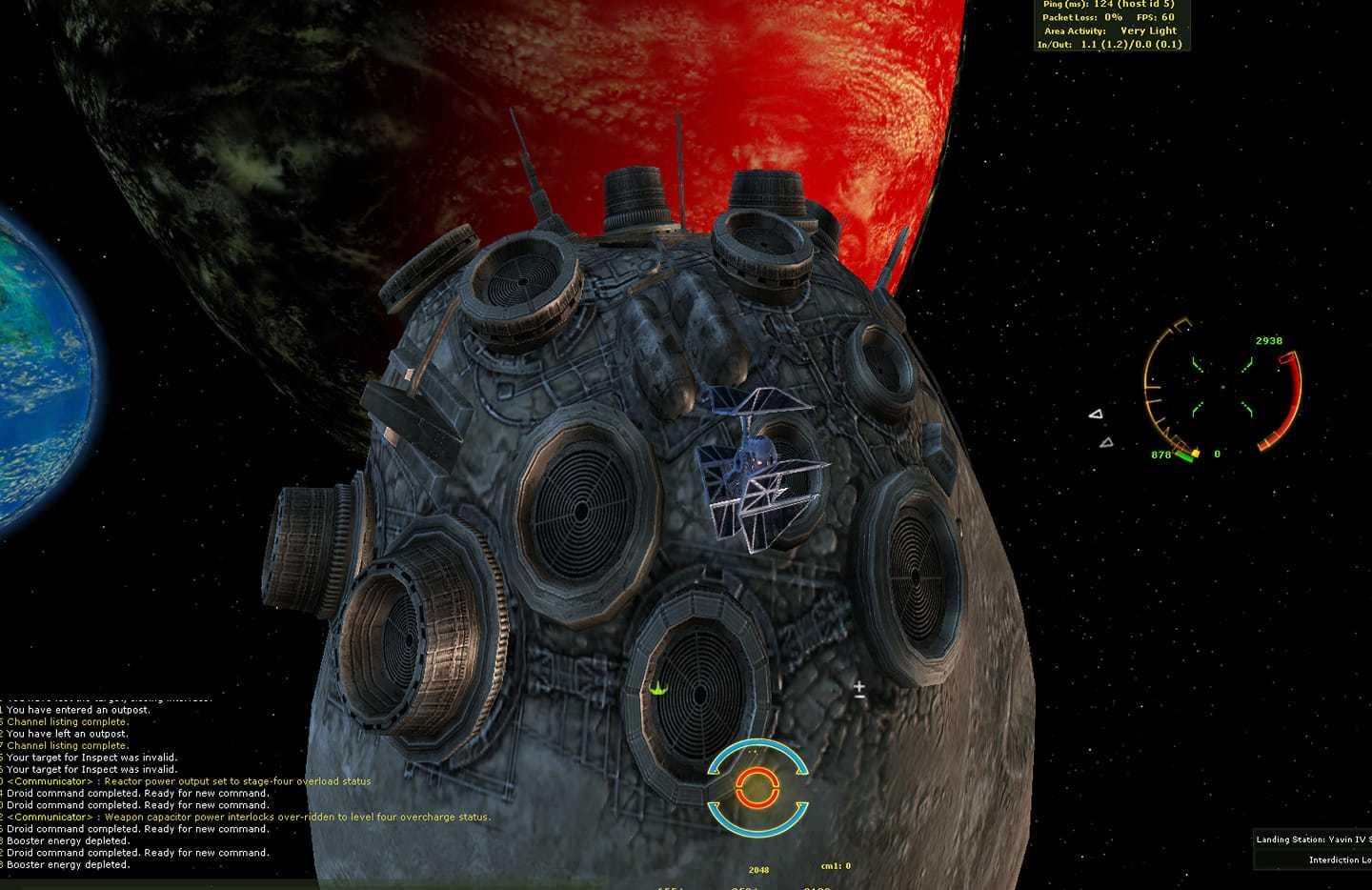
Task: Click the left target direction chevron
Action: (1097, 414)
